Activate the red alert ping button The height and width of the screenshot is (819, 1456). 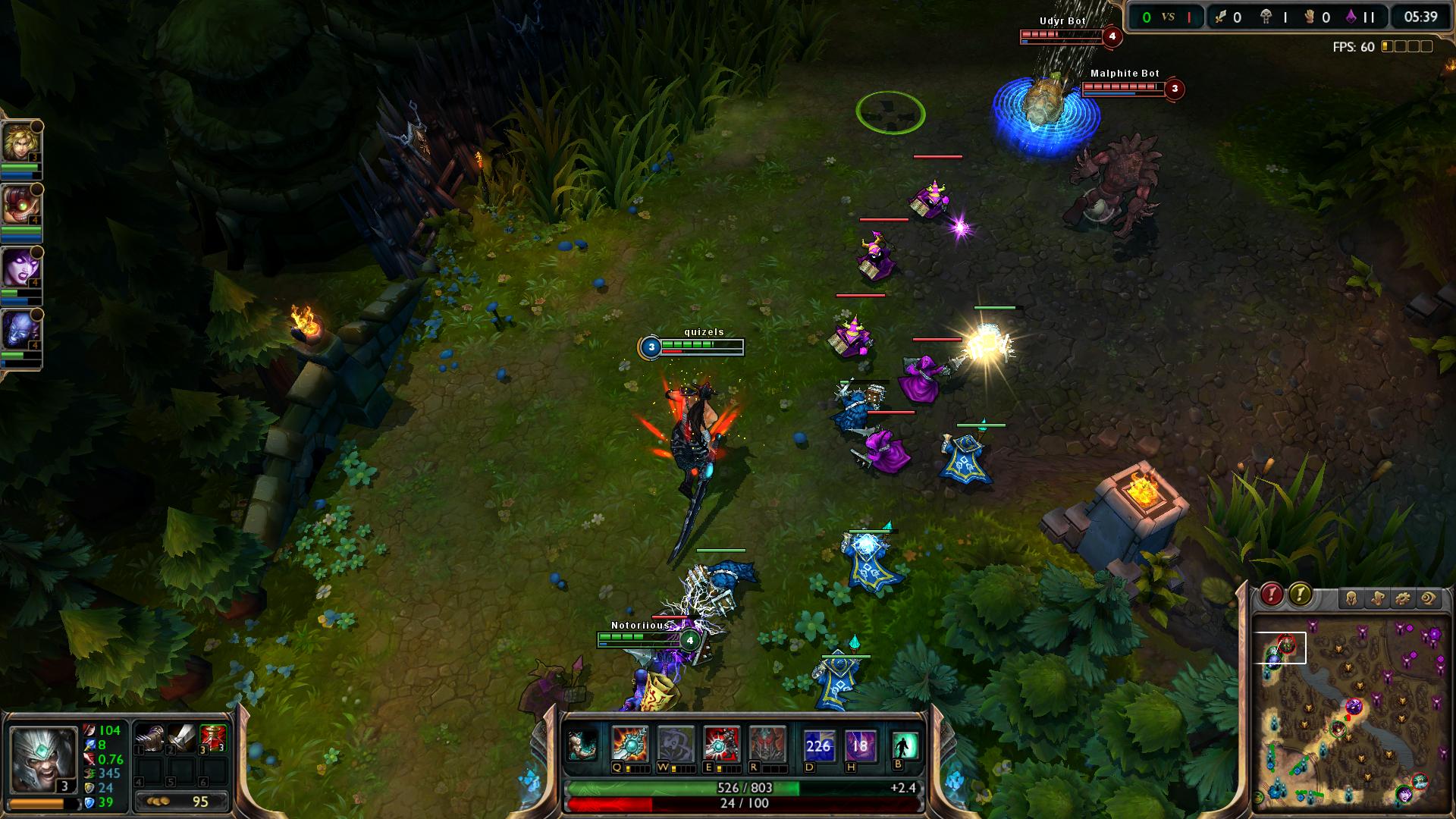pyautogui.click(x=1272, y=595)
